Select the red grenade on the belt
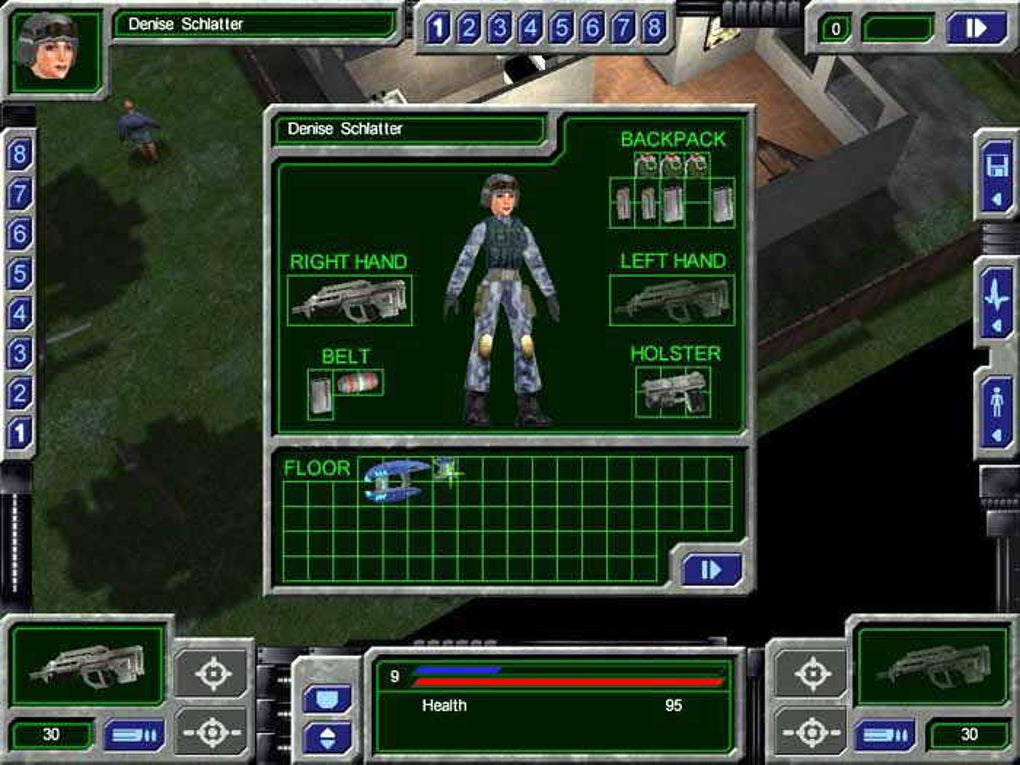This screenshot has width=1020, height=765. pos(358,383)
